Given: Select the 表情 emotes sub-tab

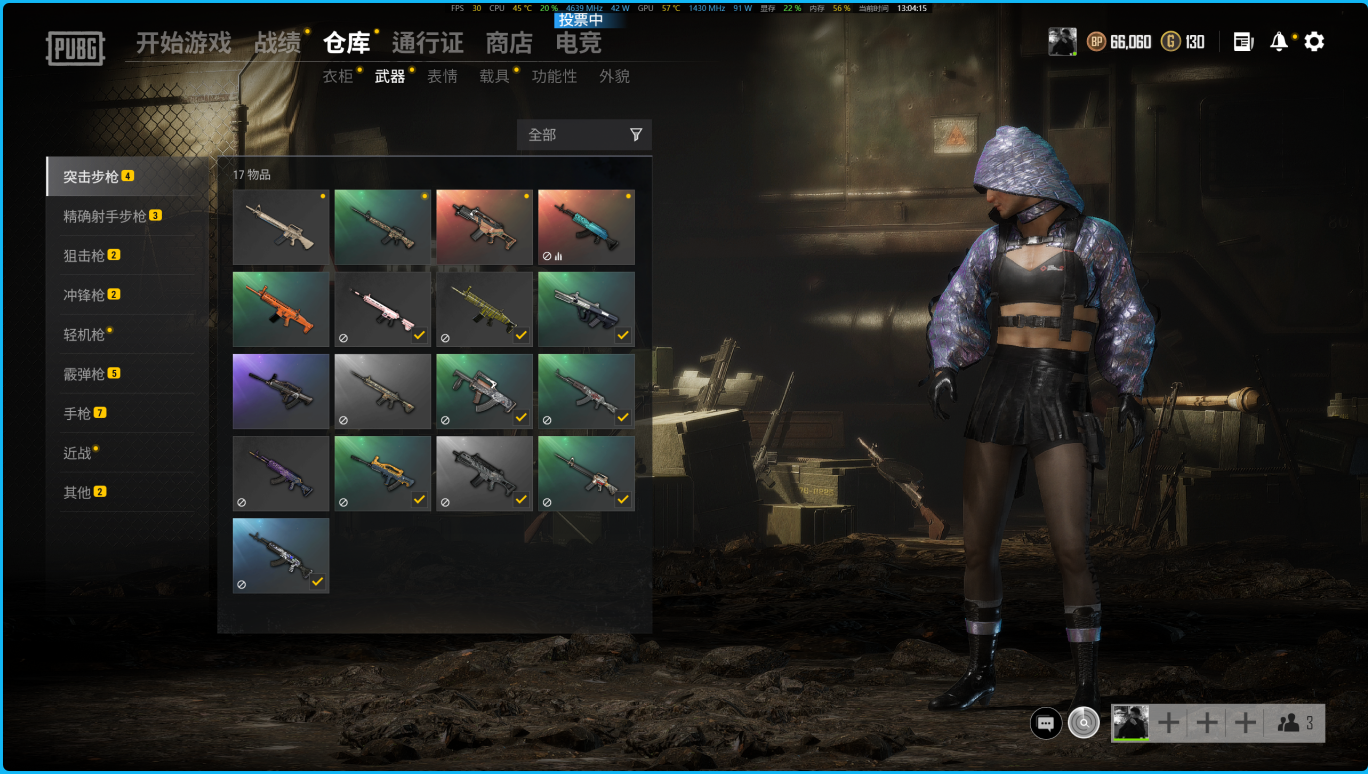Looking at the screenshot, I should [442, 76].
